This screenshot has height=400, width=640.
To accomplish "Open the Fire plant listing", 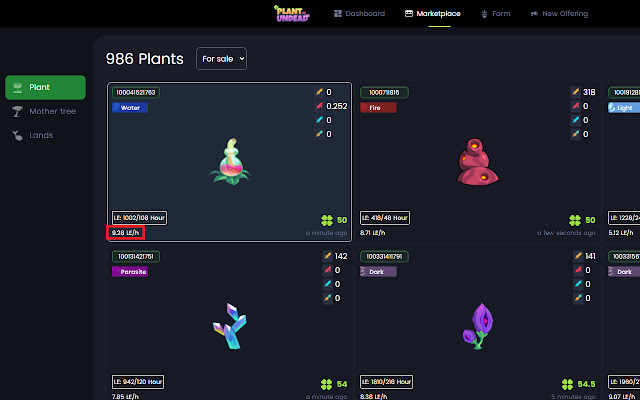I will (478, 161).
